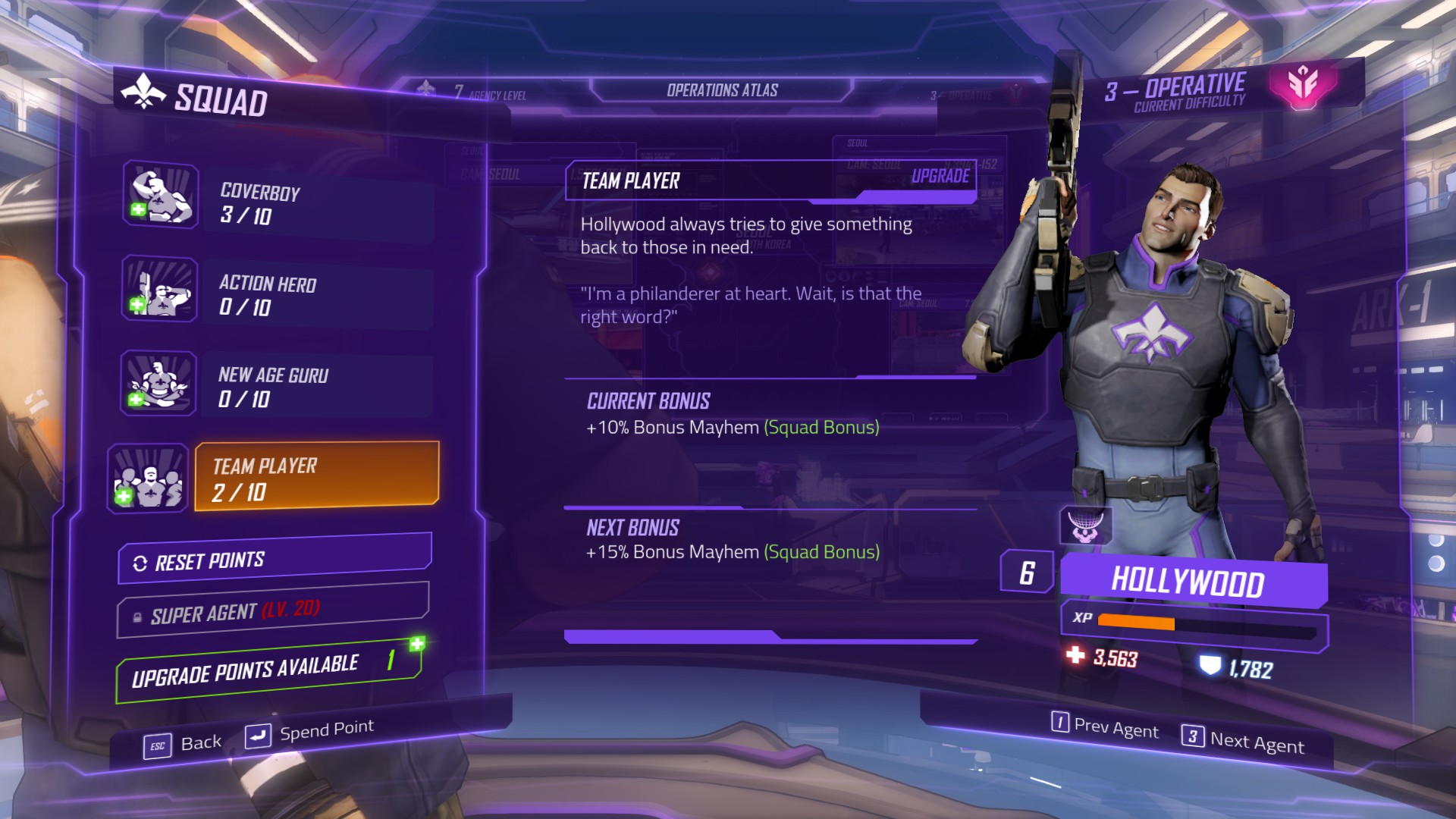Click the Coverboy flexing figure icon

[161, 196]
